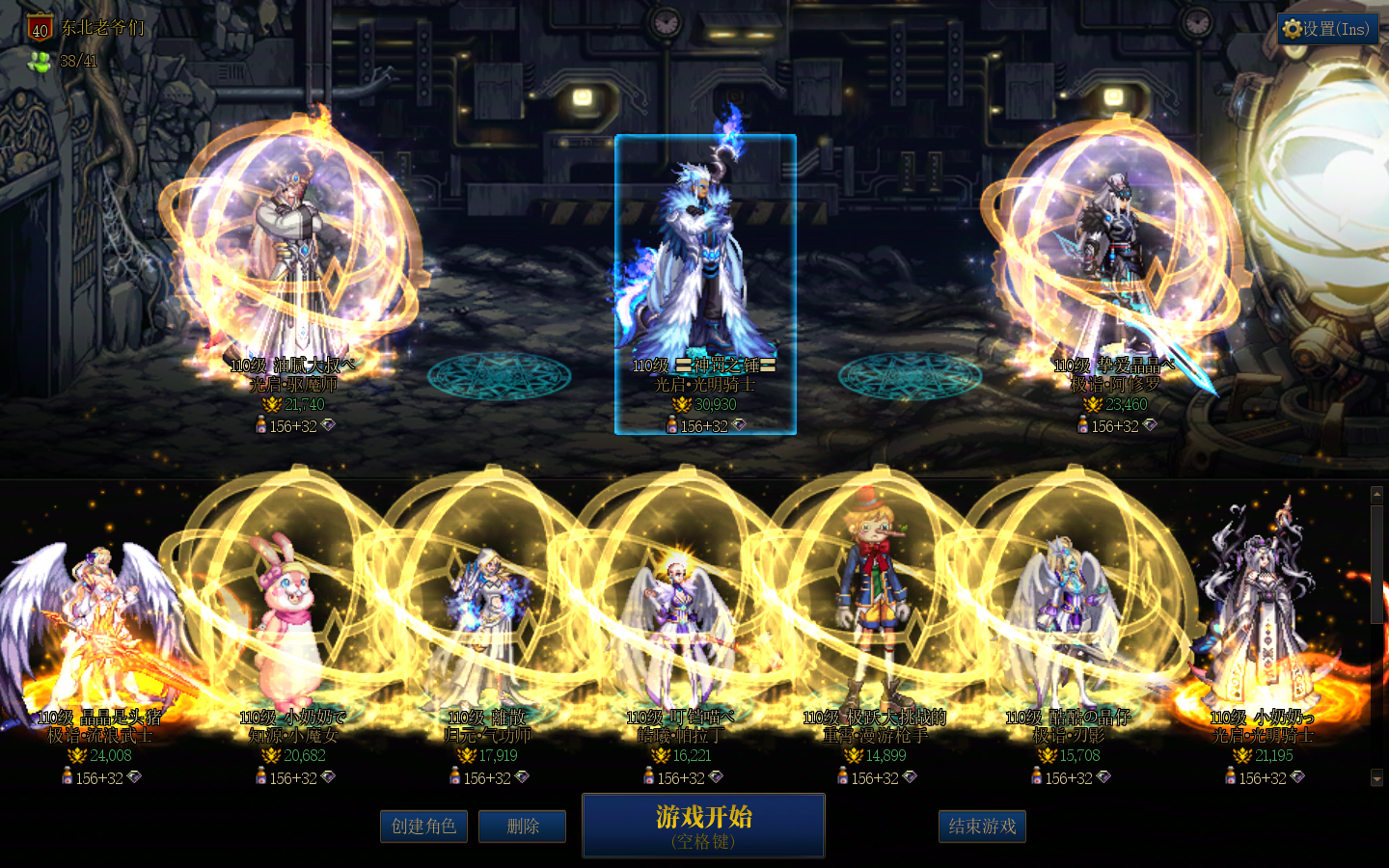End the game with 结束游戏
This screenshot has height=868, width=1389.
(x=982, y=827)
